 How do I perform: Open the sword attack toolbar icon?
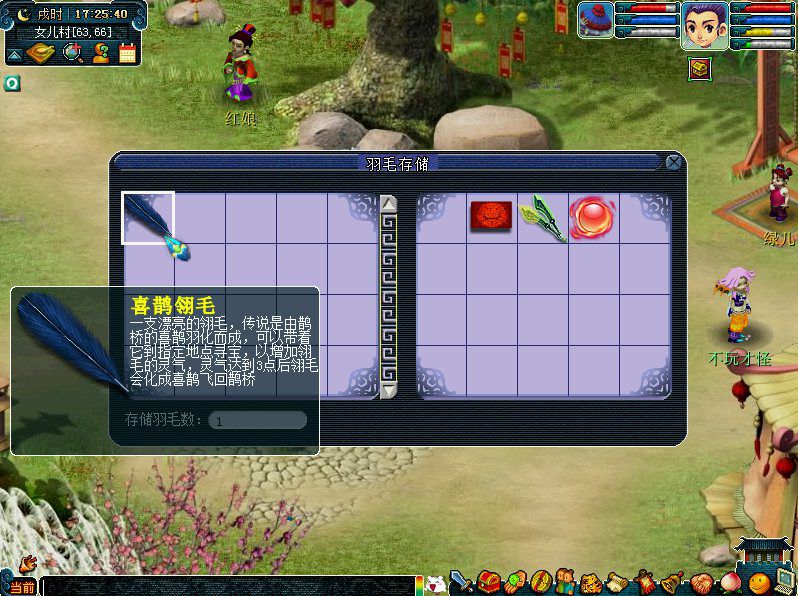point(461,582)
